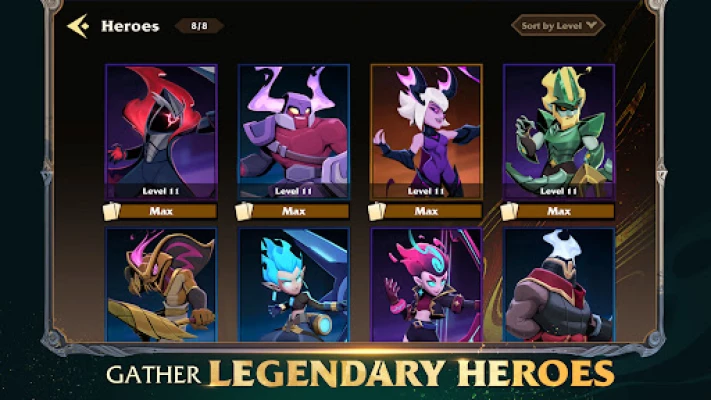Click the Max bar under the horned demoness
This screenshot has height=400, width=711.
(432, 211)
